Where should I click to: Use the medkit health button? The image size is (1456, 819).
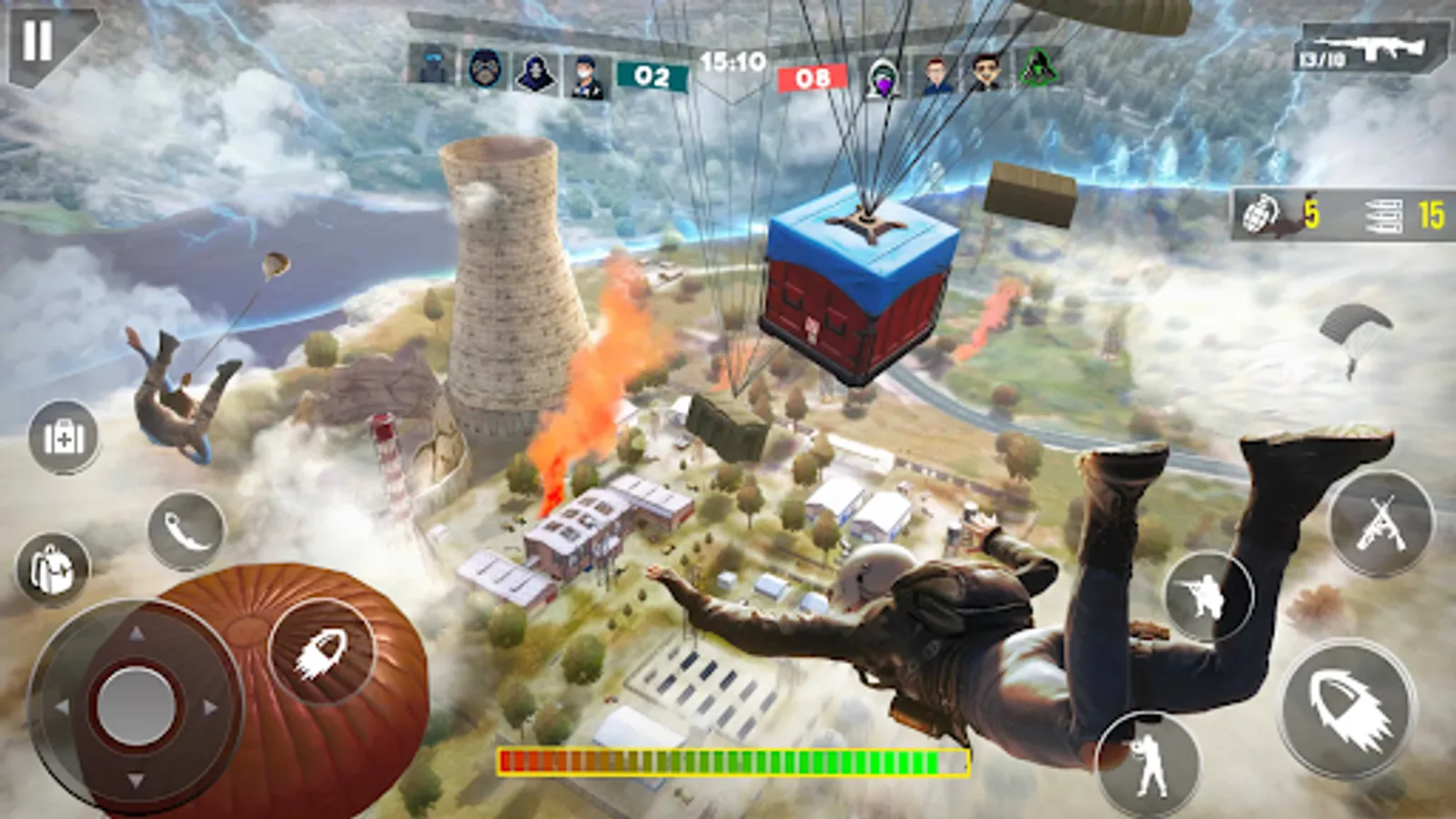[x=64, y=438]
